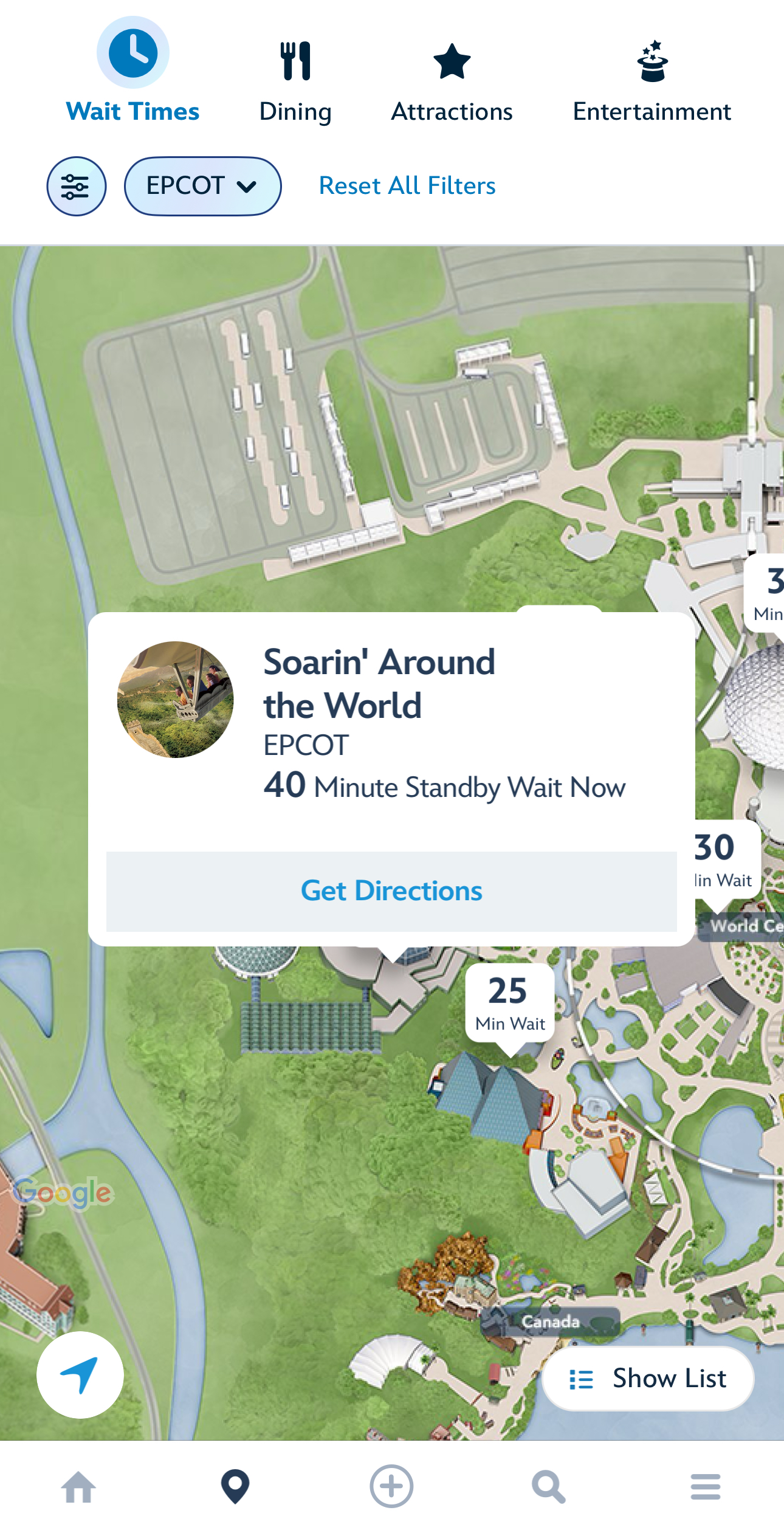Show the Entertainment tab
Screen dimensions: 784x1530
[652, 79]
